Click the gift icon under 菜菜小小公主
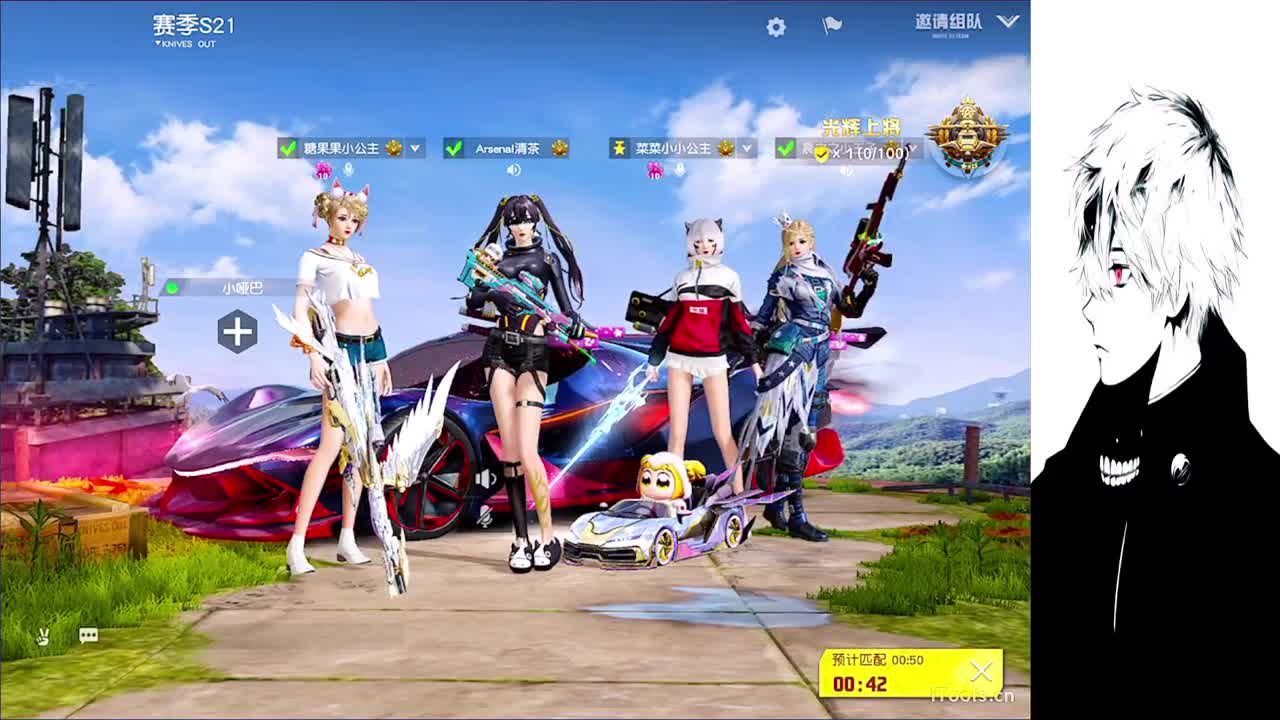Screen dimensions: 1280x720 click(x=655, y=171)
